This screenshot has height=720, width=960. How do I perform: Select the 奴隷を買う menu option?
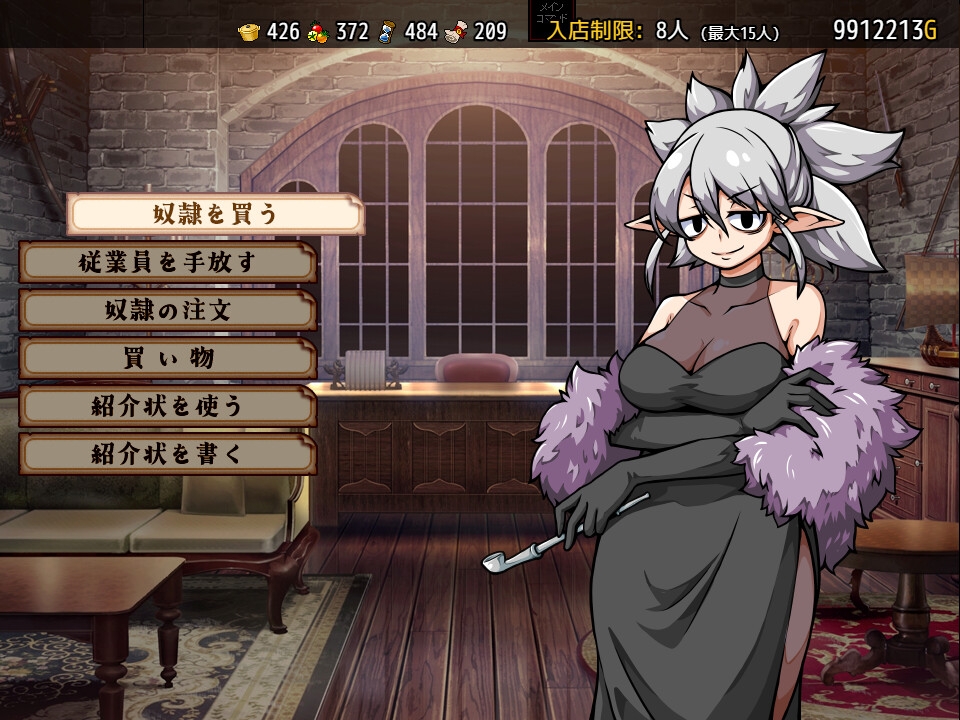point(215,214)
